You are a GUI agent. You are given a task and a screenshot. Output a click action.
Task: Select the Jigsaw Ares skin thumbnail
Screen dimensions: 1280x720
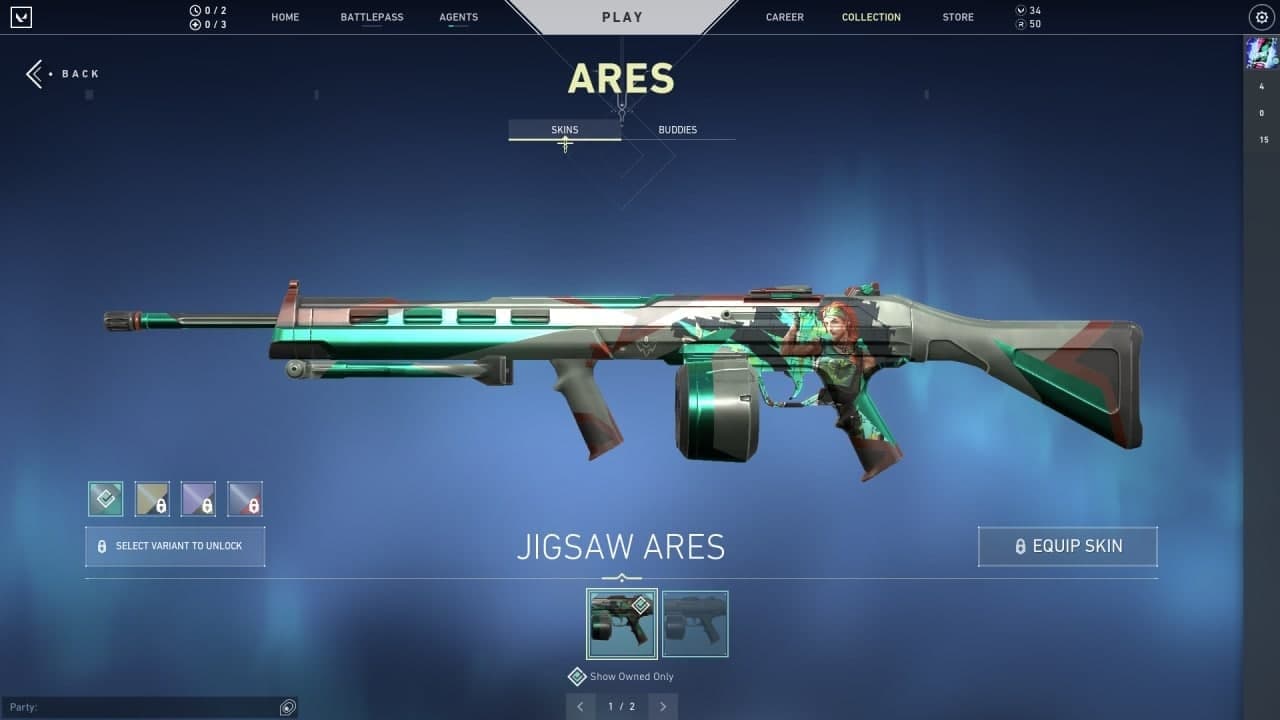coord(622,624)
